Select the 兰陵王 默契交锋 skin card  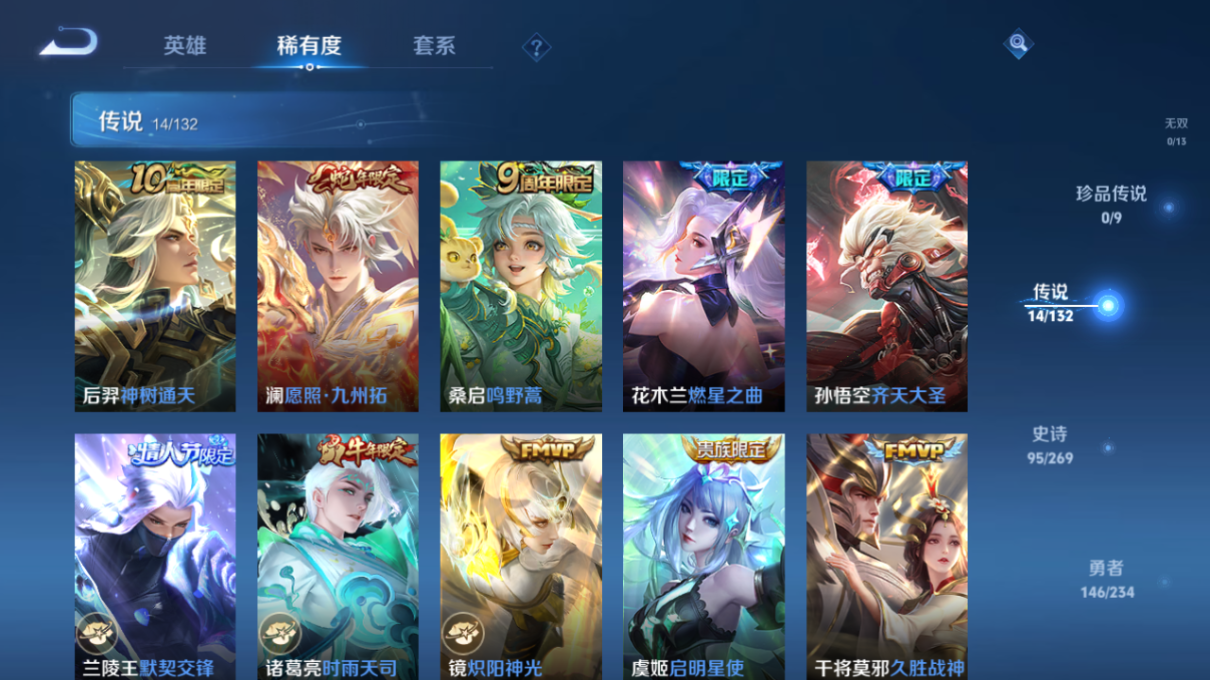pos(155,556)
